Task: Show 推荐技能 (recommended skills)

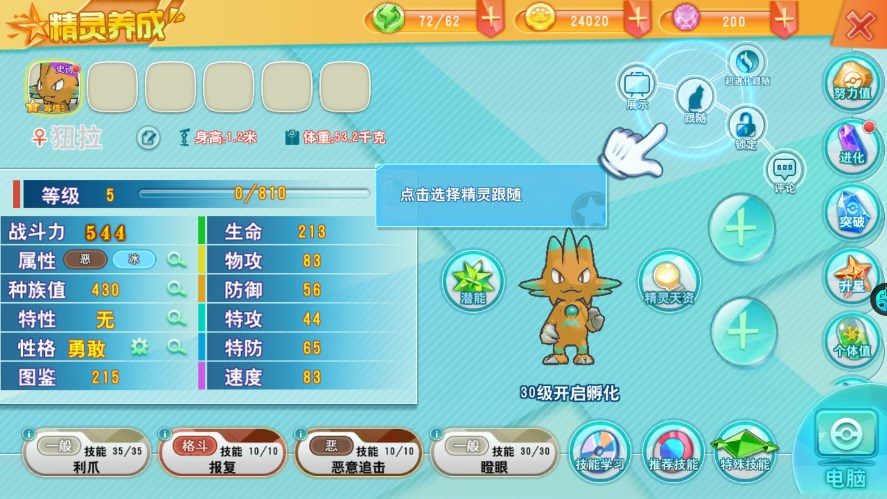Action: pos(673,450)
